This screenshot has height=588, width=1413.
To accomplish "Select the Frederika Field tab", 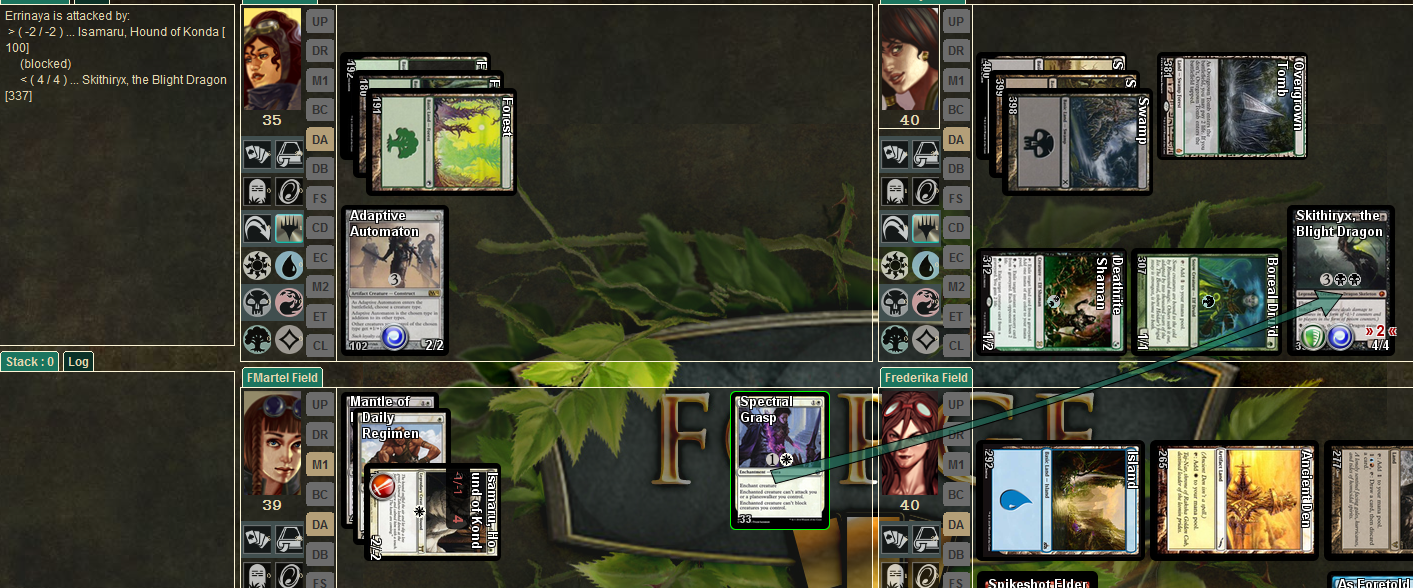I will (x=926, y=377).
